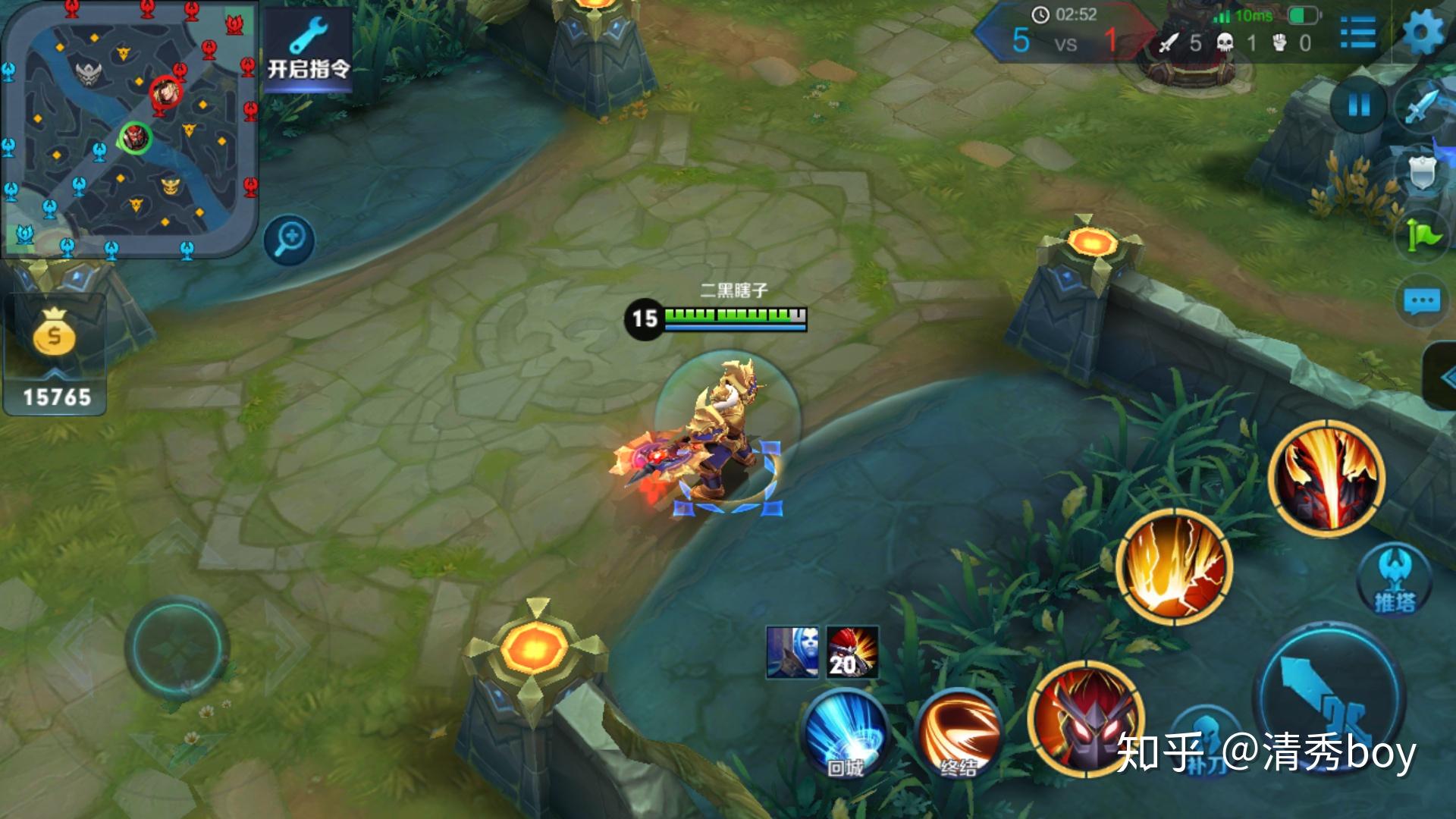Use the blue-faced item slot
The image size is (1456, 819).
click(x=792, y=651)
